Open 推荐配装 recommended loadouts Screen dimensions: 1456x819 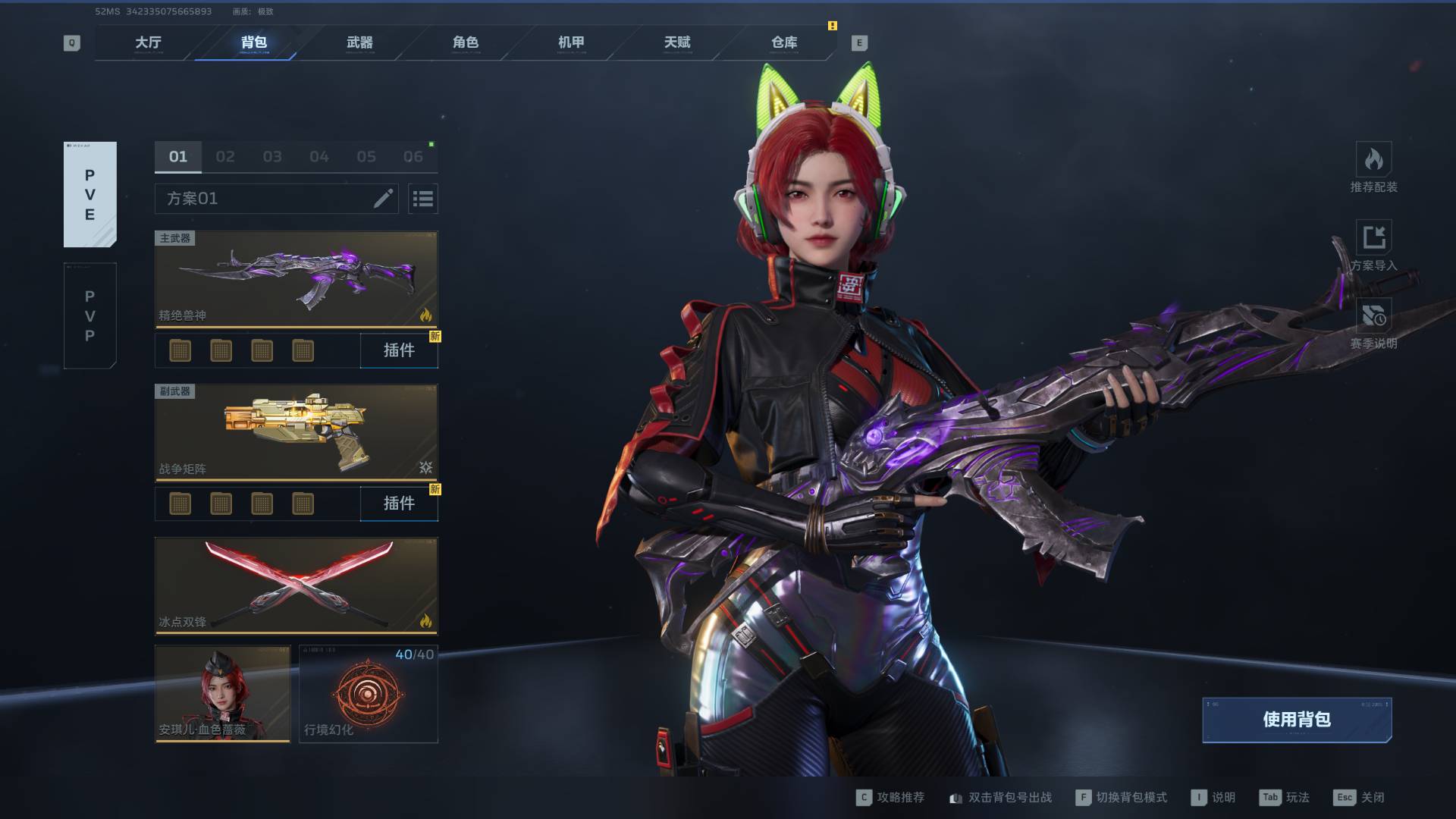[x=1373, y=167]
